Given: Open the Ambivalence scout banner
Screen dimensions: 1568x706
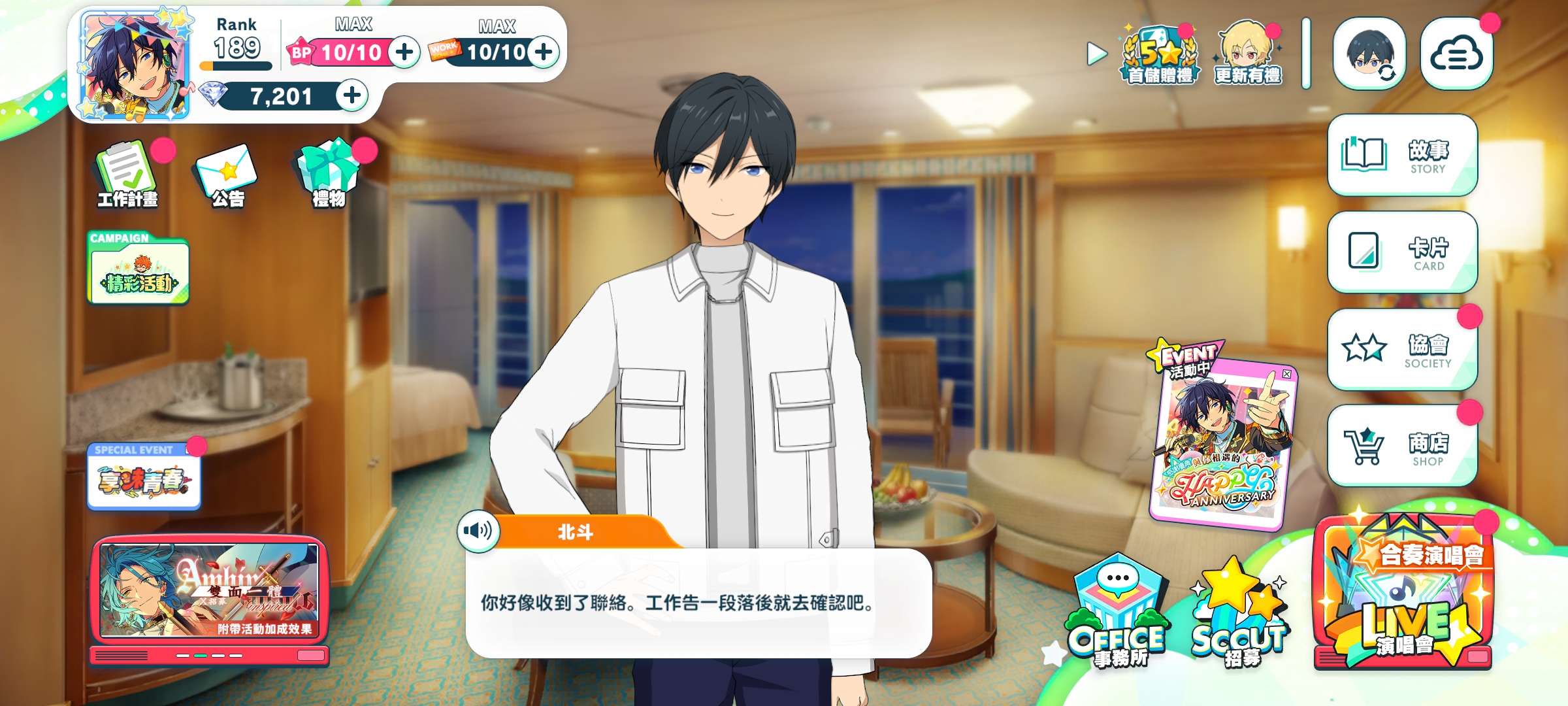Looking at the screenshot, I should (x=209, y=592).
